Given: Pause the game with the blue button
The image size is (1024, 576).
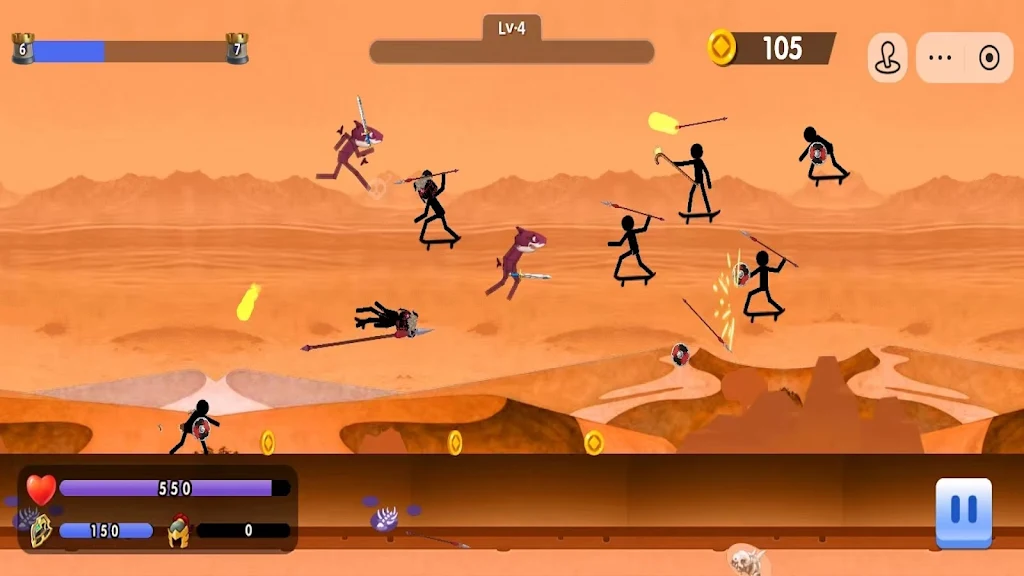Looking at the screenshot, I should pyautogui.click(x=963, y=511).
